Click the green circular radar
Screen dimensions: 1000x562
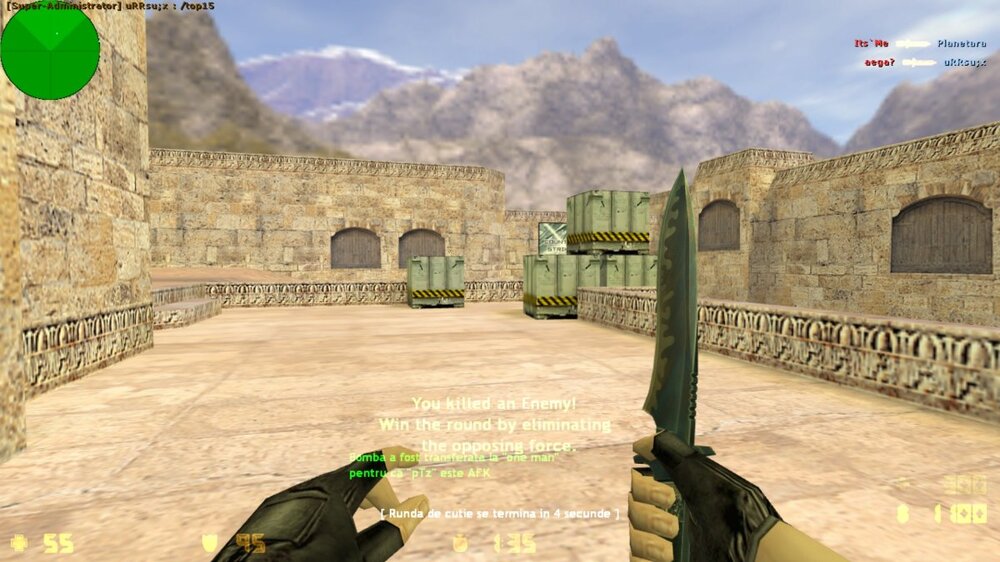pyautogui.click(x=50, y=50)
